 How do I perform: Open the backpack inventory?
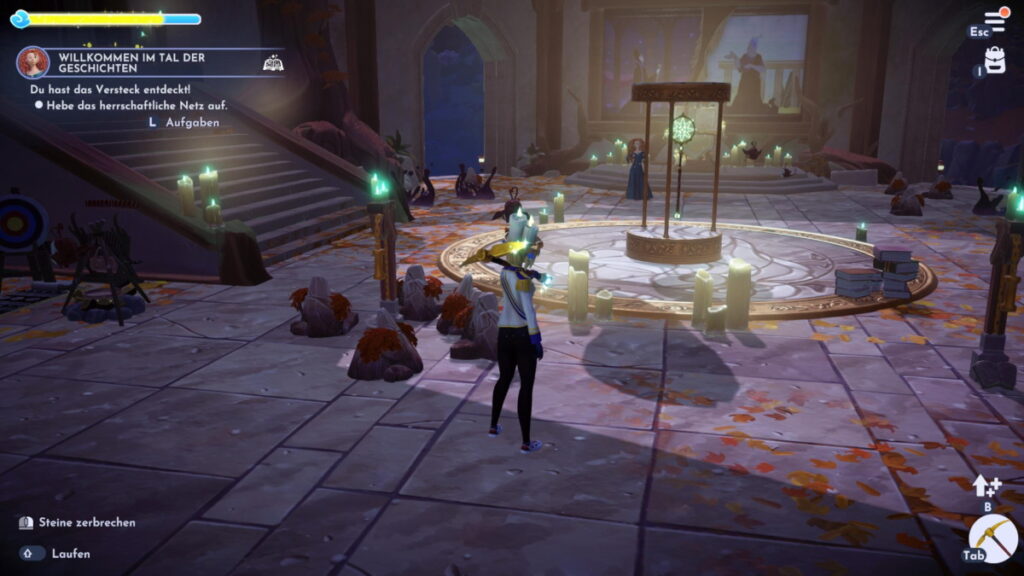click(x=995, y=60)
